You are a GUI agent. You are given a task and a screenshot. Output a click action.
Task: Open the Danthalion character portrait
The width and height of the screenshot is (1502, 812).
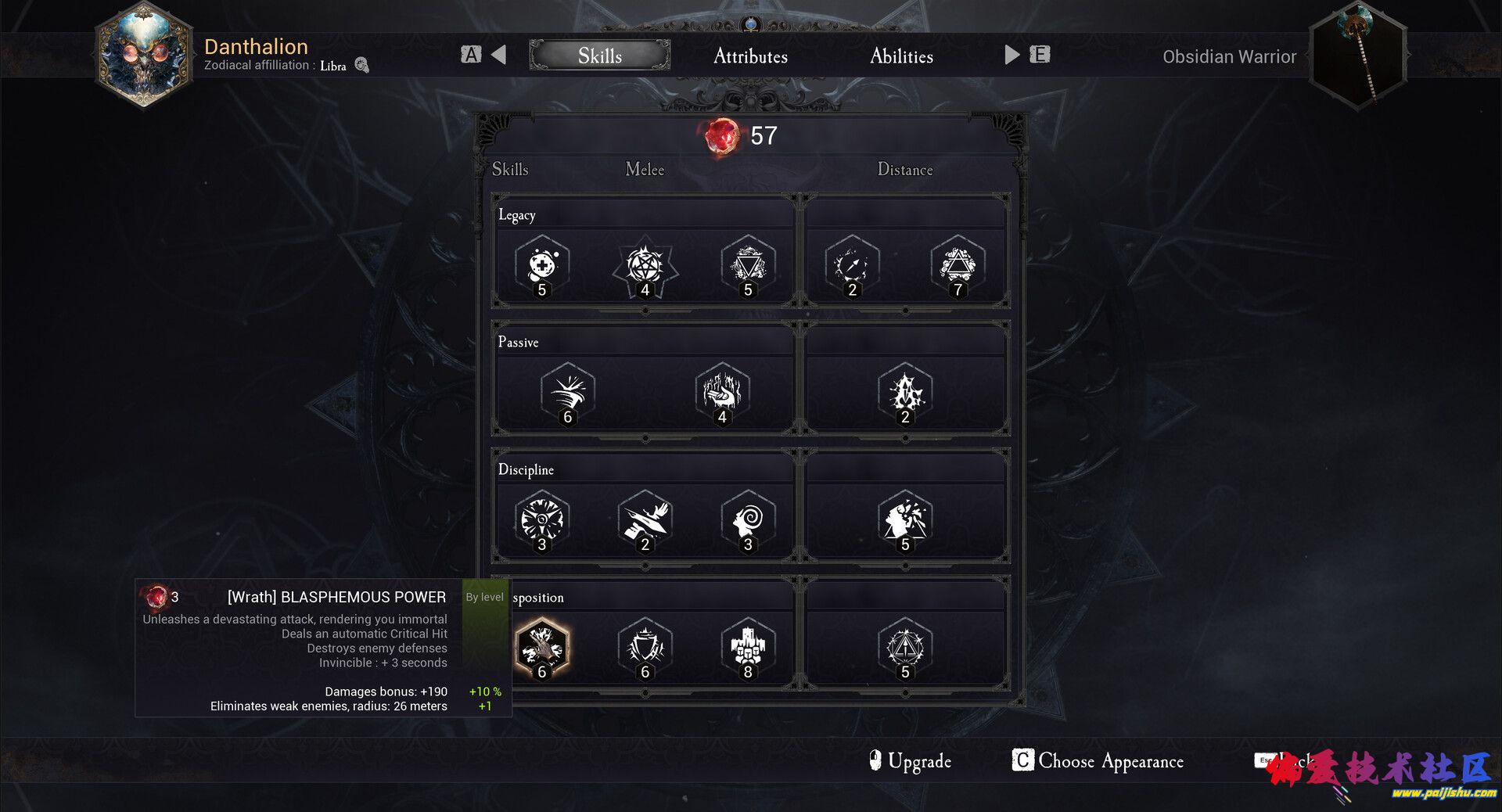(x=144, y=56)
